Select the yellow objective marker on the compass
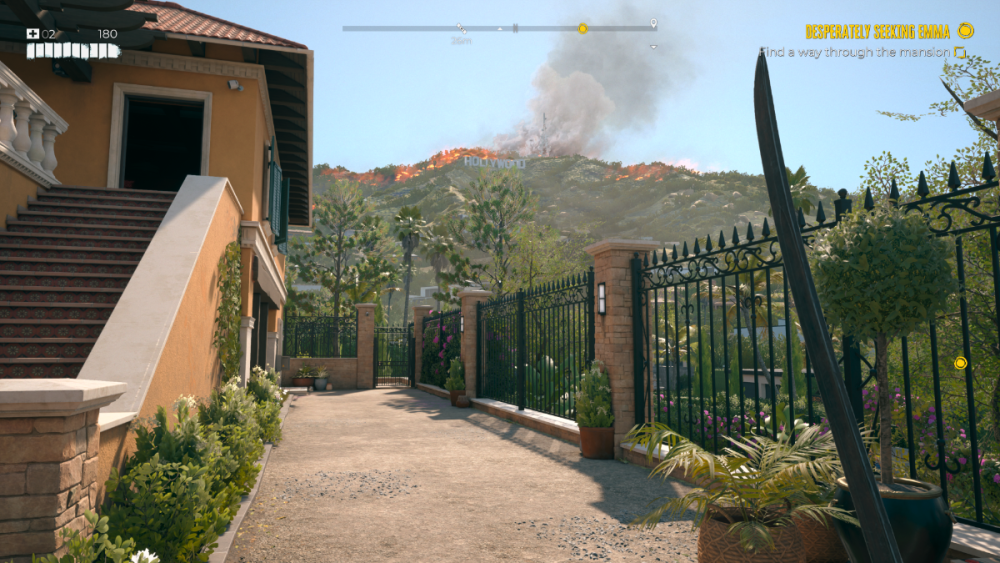1000x563 pixels. coord(583,28)
